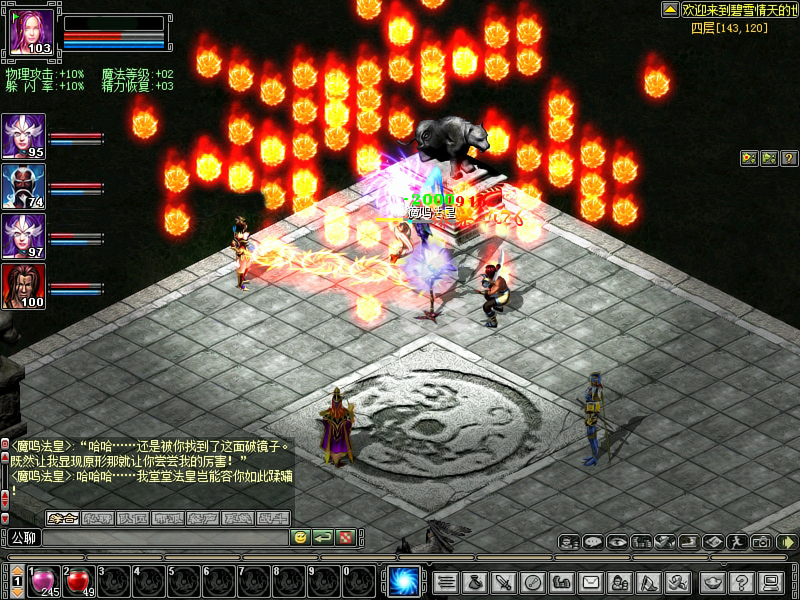This screenshot has width=800, height=600.
Task: Select the level 74 masked party member
Action: tap(23, 186)
